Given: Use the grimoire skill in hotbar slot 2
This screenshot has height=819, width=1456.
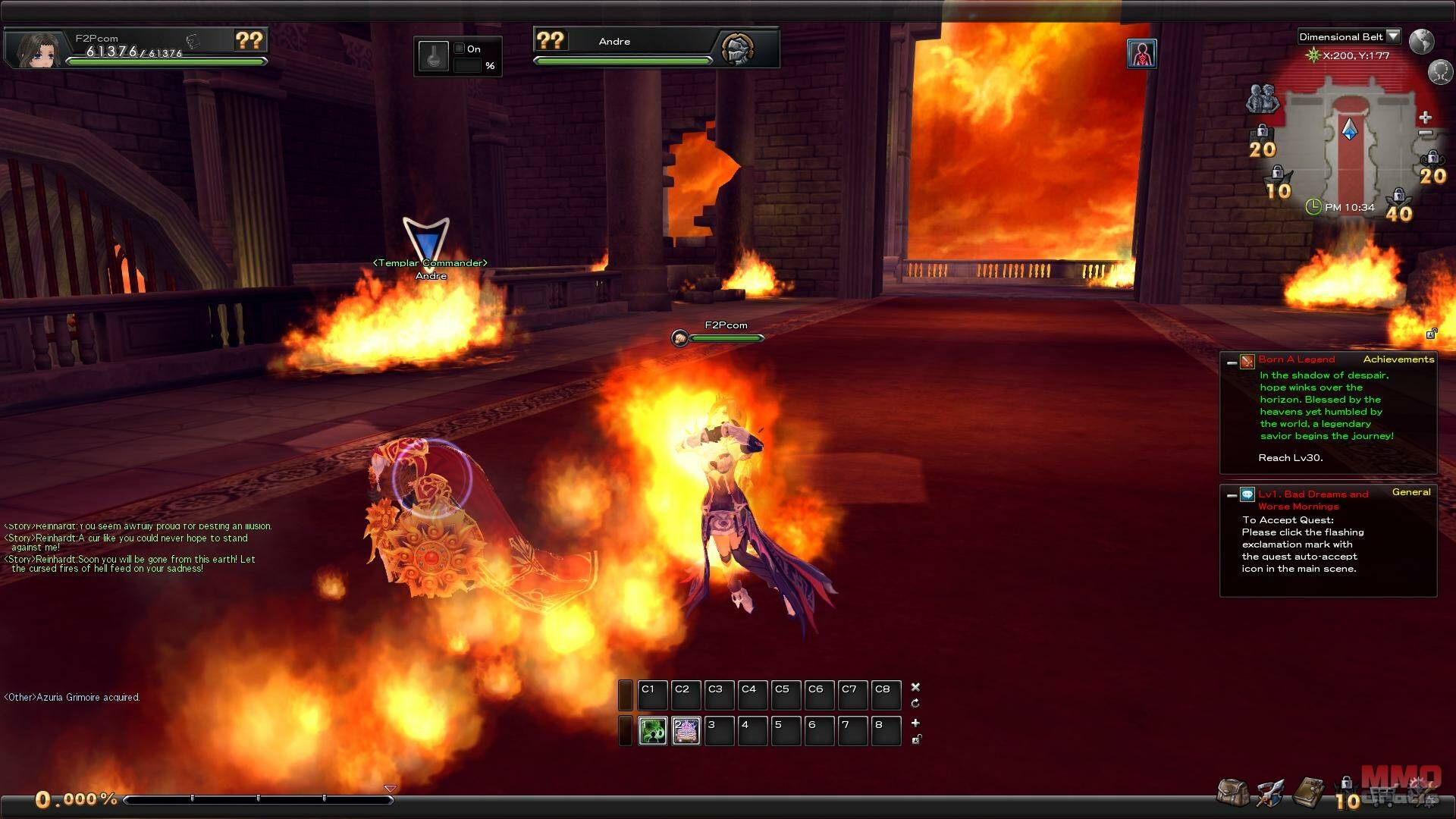Looking at the screenshot, I should [x=686, y=730].
